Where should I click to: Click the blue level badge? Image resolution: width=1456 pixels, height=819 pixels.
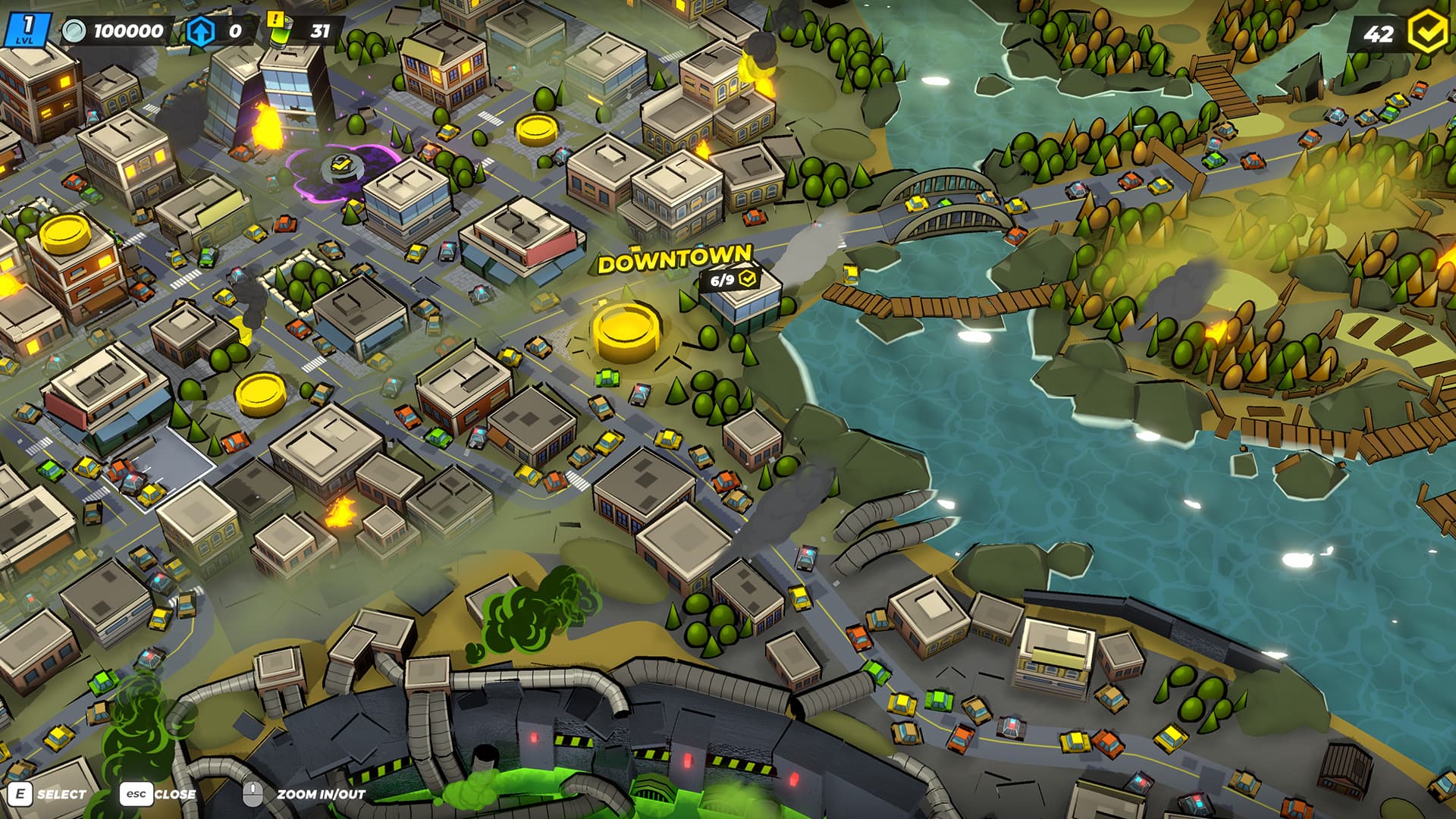[27, 29]
